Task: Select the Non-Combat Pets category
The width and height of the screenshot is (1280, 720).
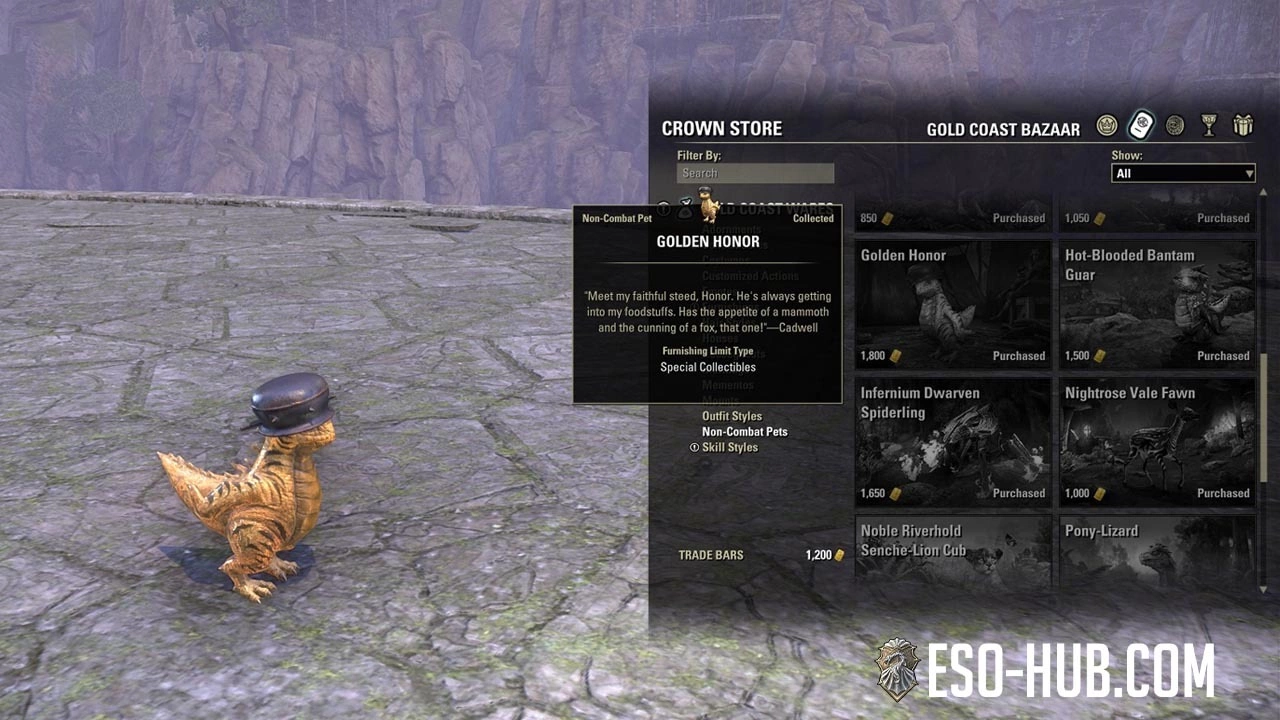Action: point(744,432)
